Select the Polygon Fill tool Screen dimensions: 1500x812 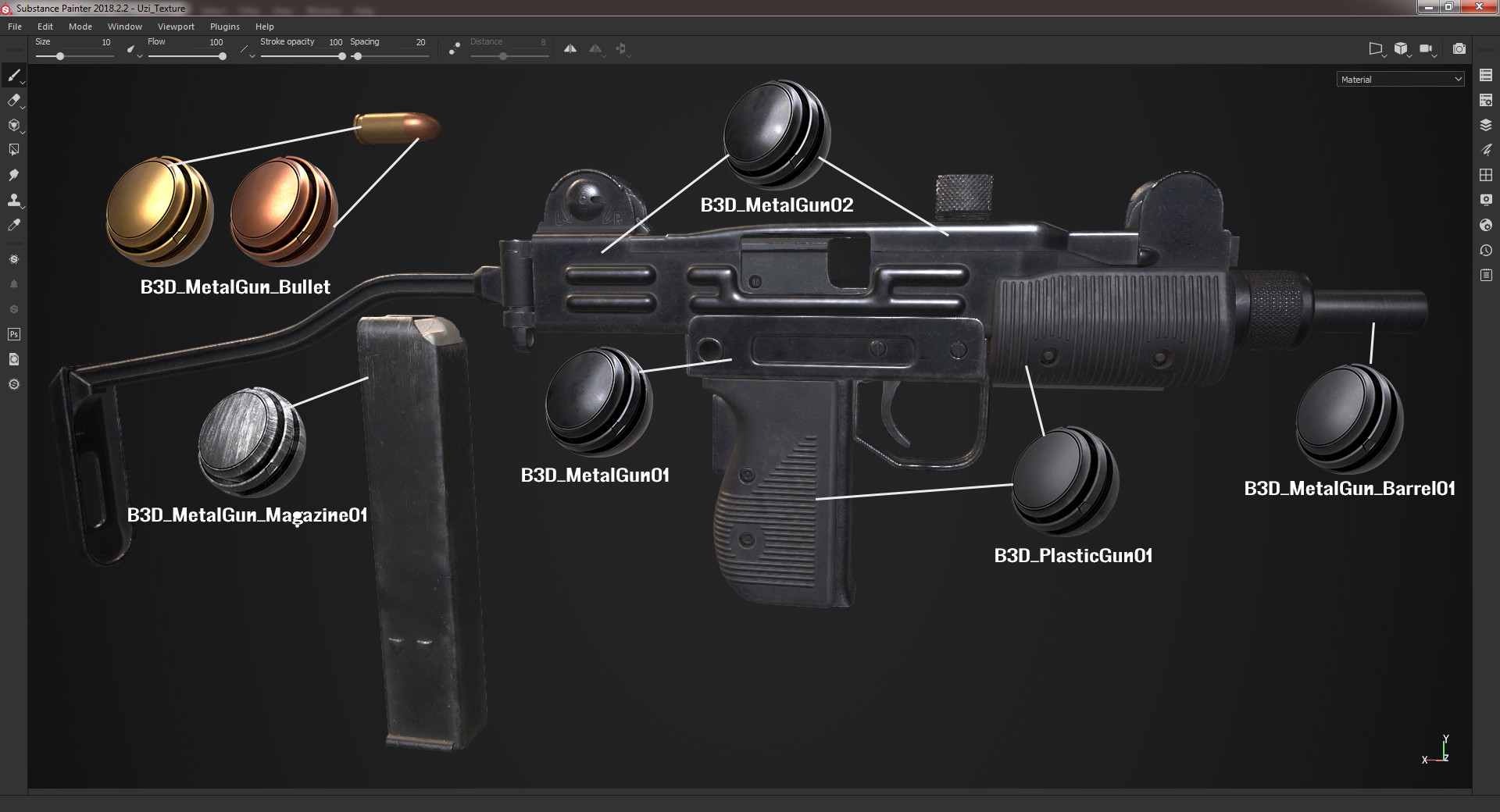pyautogui.click(x=14, y=149)
